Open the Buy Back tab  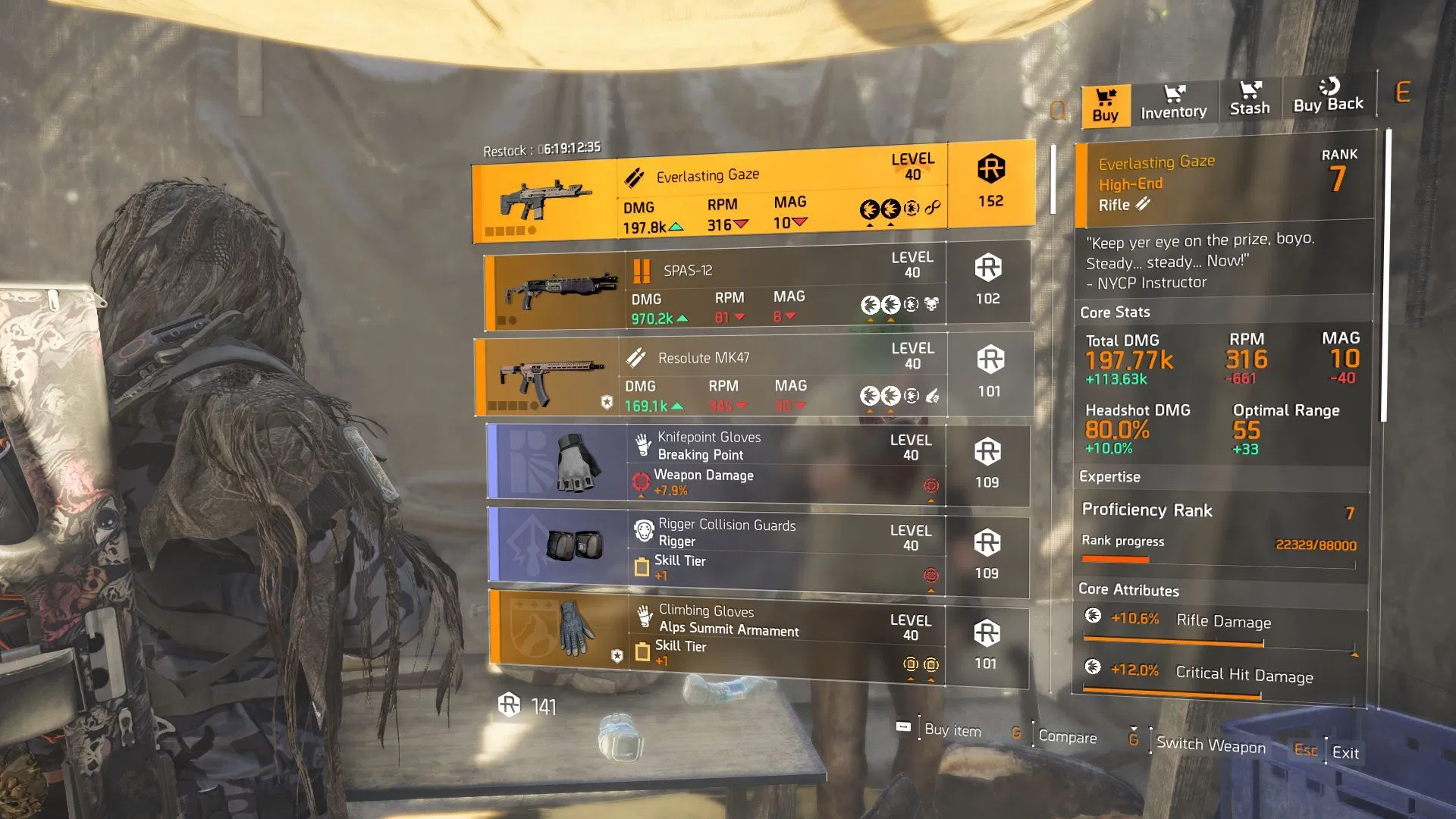click(x=1328, y=96)
